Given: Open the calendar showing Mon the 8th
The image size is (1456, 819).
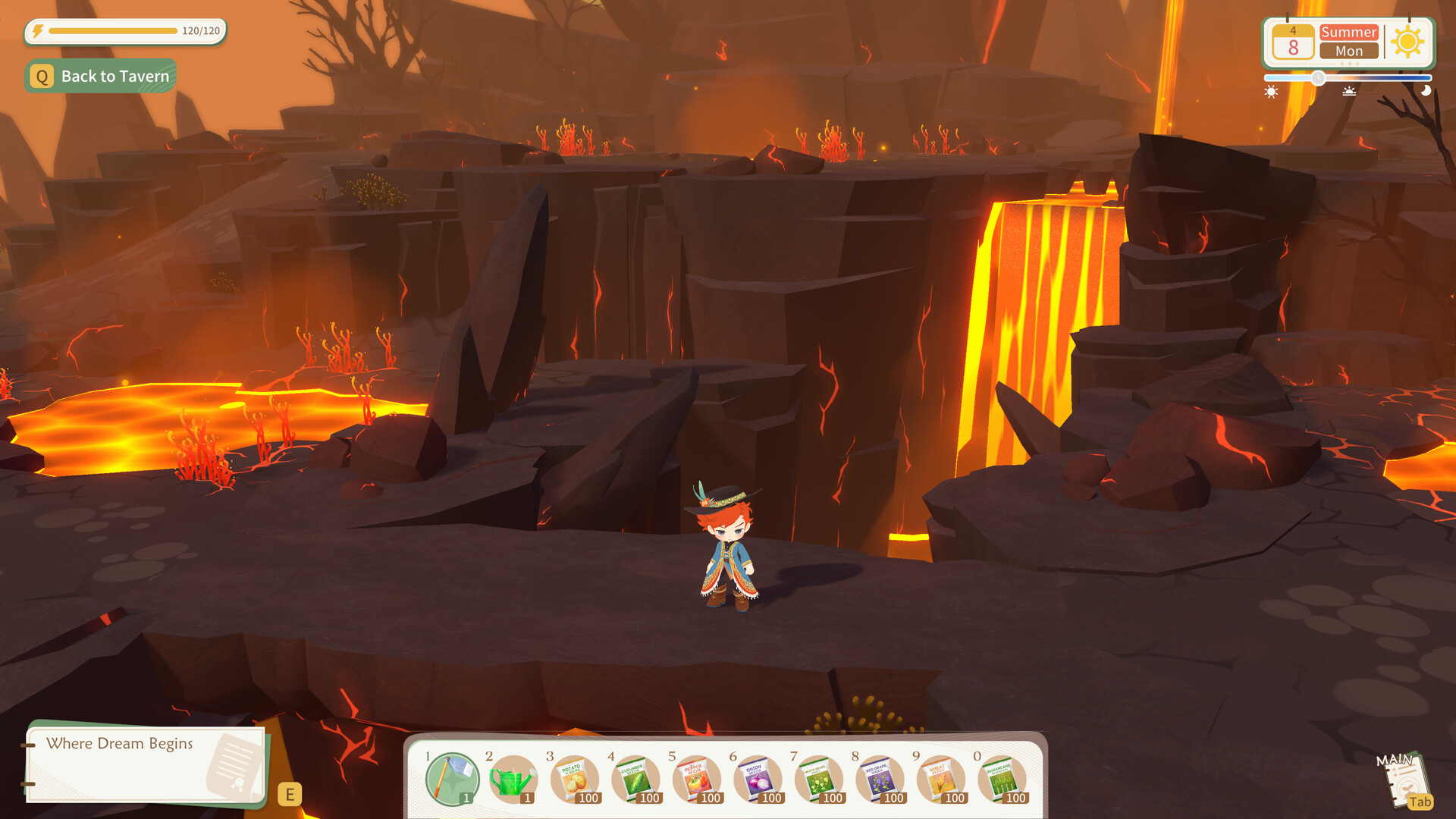Looking at the screenshot, I should pos(1294,42).
